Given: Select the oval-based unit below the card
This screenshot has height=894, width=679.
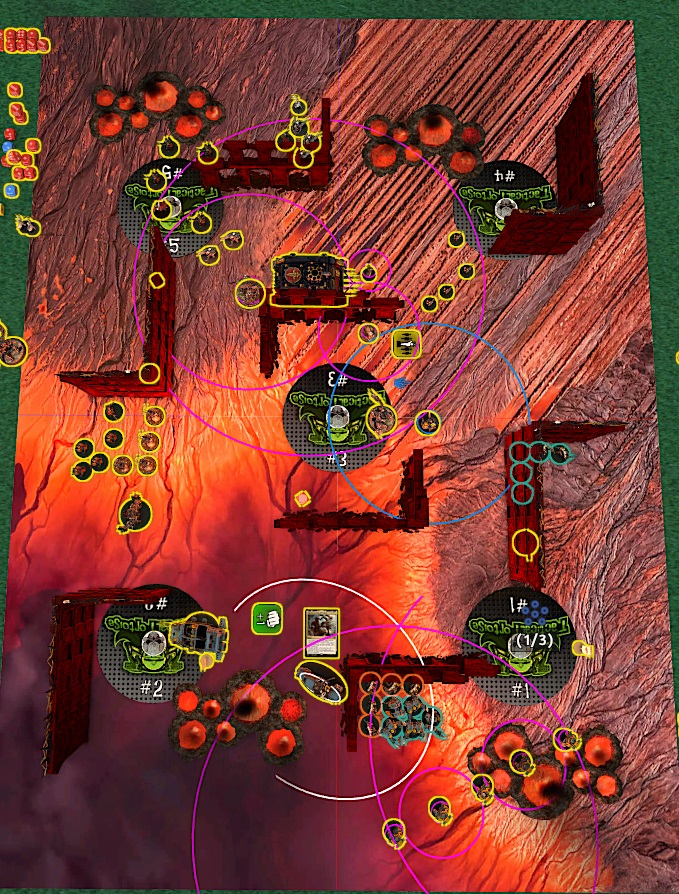Looking at the screenshot, I should click(321, 684).
